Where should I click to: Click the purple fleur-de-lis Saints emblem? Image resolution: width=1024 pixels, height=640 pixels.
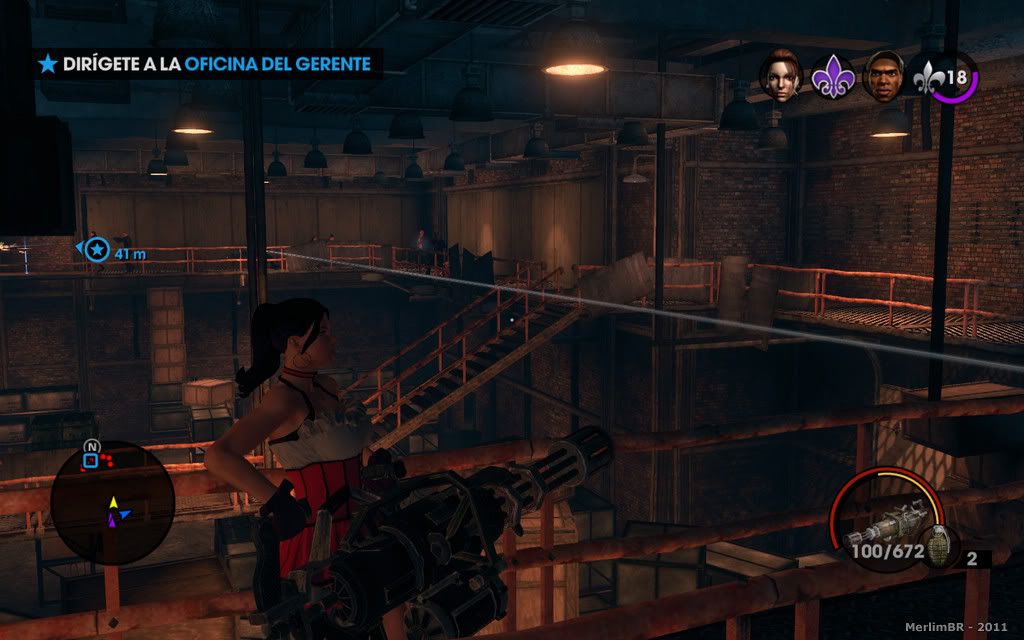coord(831,77)
